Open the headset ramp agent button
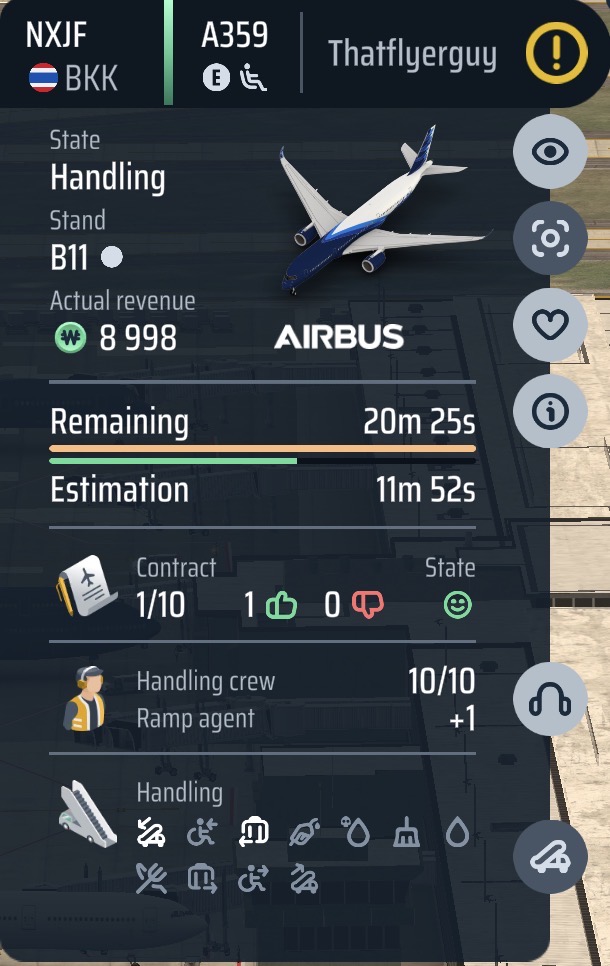610x966 pixels. tap(550, 698)
